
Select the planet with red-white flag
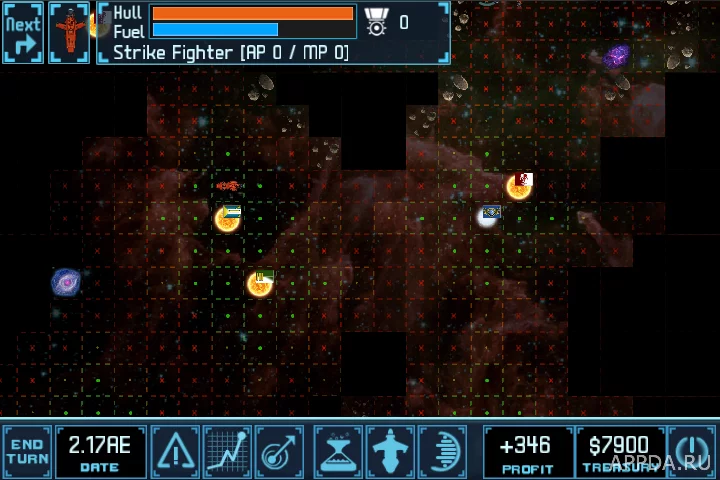pyautogui.click(x=518, y=186)
